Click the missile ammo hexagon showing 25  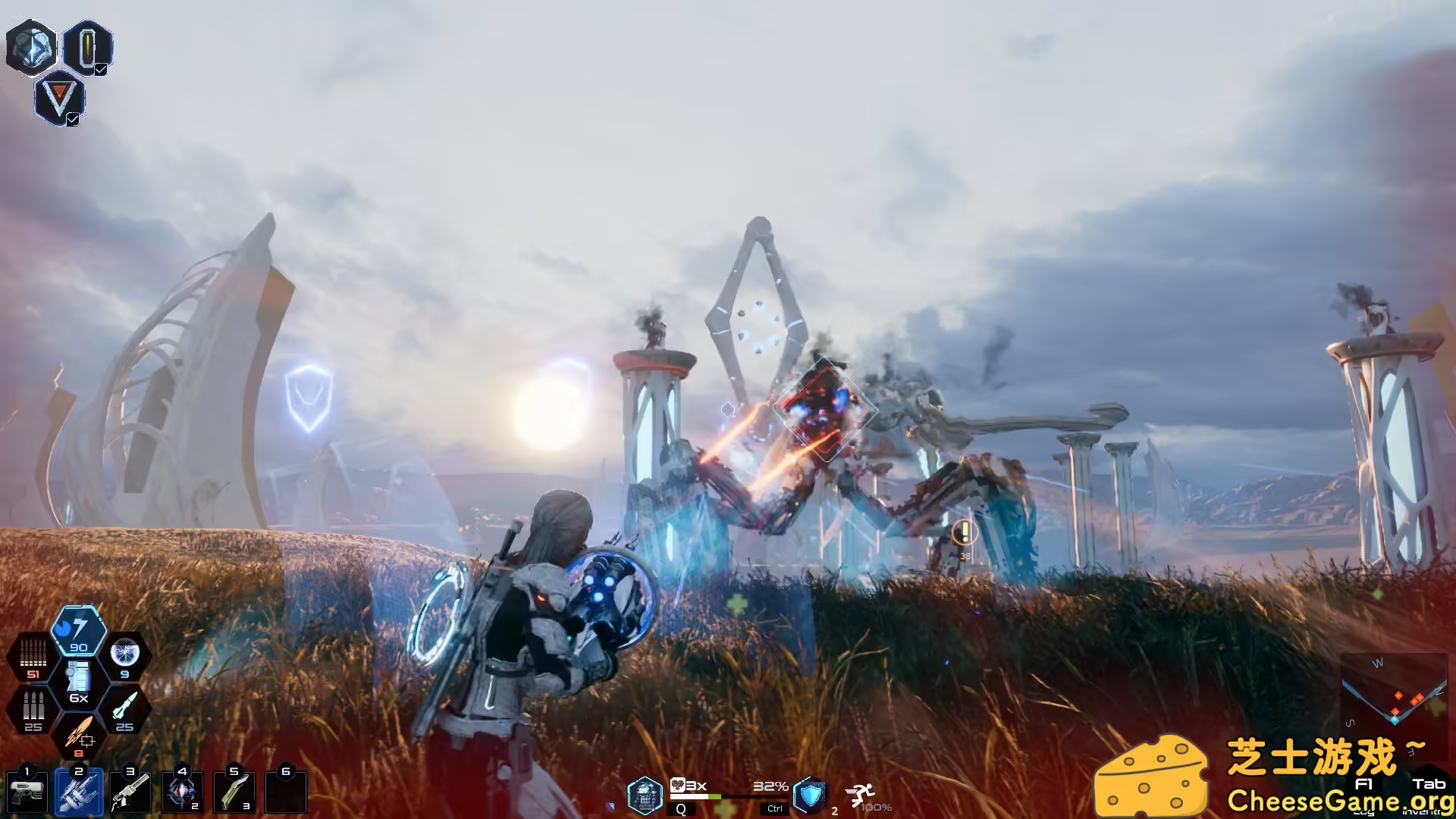126,707
